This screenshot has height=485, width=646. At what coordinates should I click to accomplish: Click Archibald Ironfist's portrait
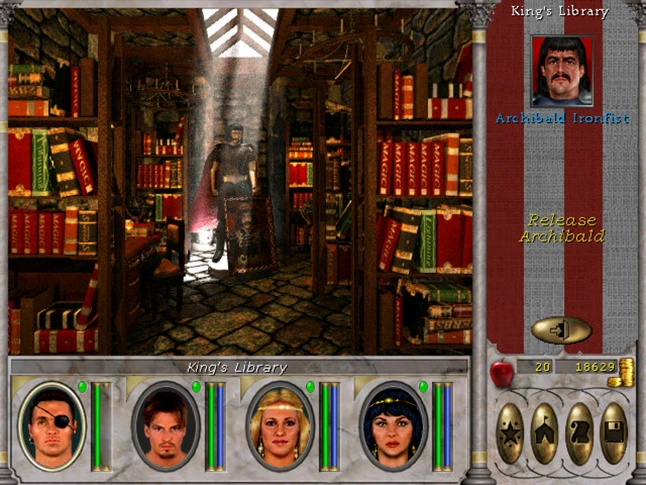[562, 71]
